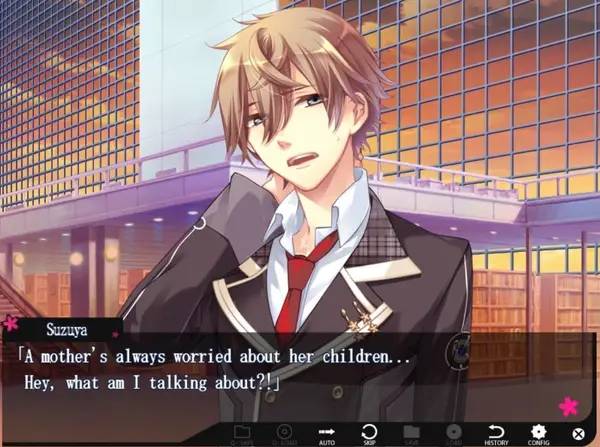Screen dimensions: 600x447
Task: Skip ahead with the Skip button
Action: tap(368, 432)
